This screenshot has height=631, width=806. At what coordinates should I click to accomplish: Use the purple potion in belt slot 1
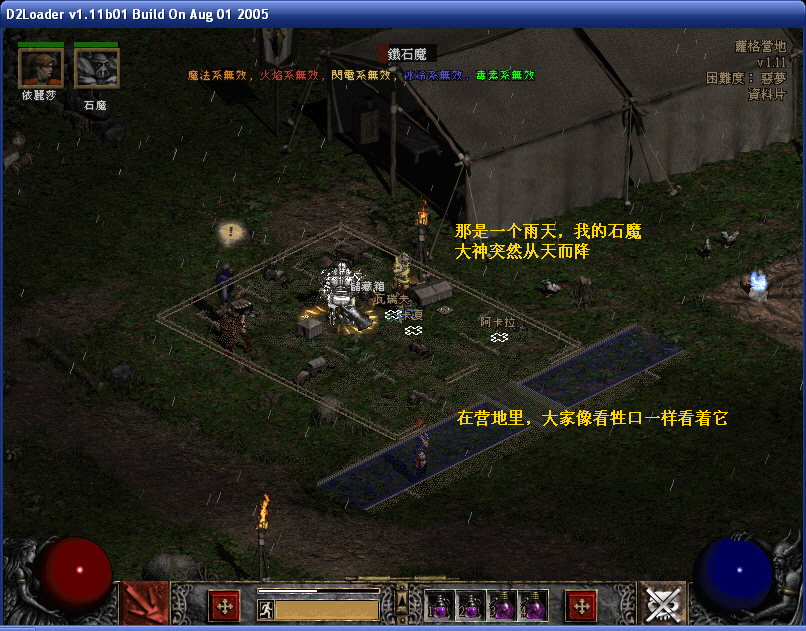(x=439, y=605)
